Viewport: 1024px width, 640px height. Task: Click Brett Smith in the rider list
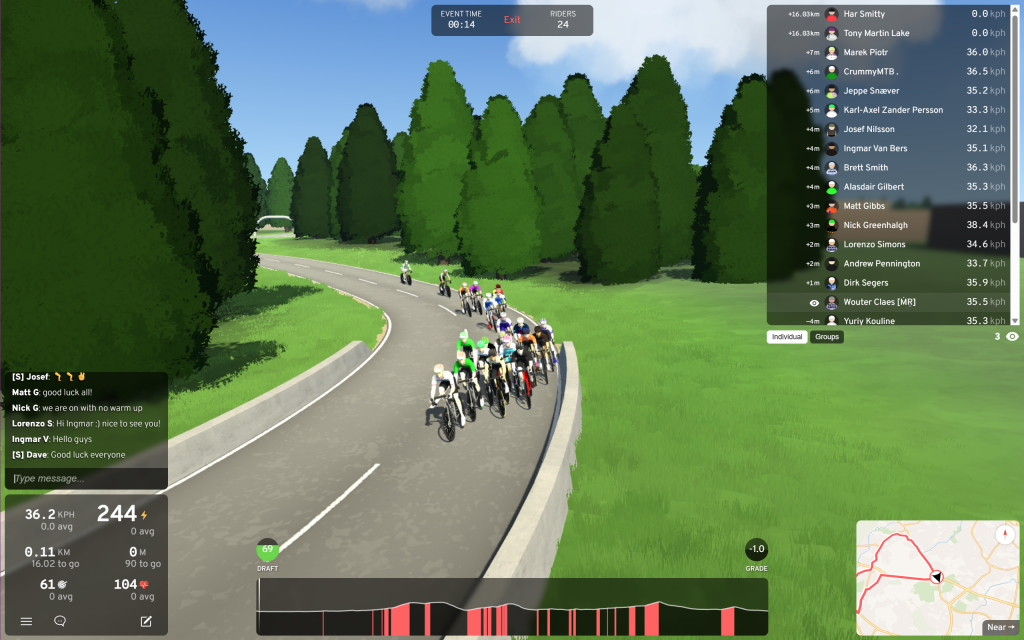click(x=865, y=167)
